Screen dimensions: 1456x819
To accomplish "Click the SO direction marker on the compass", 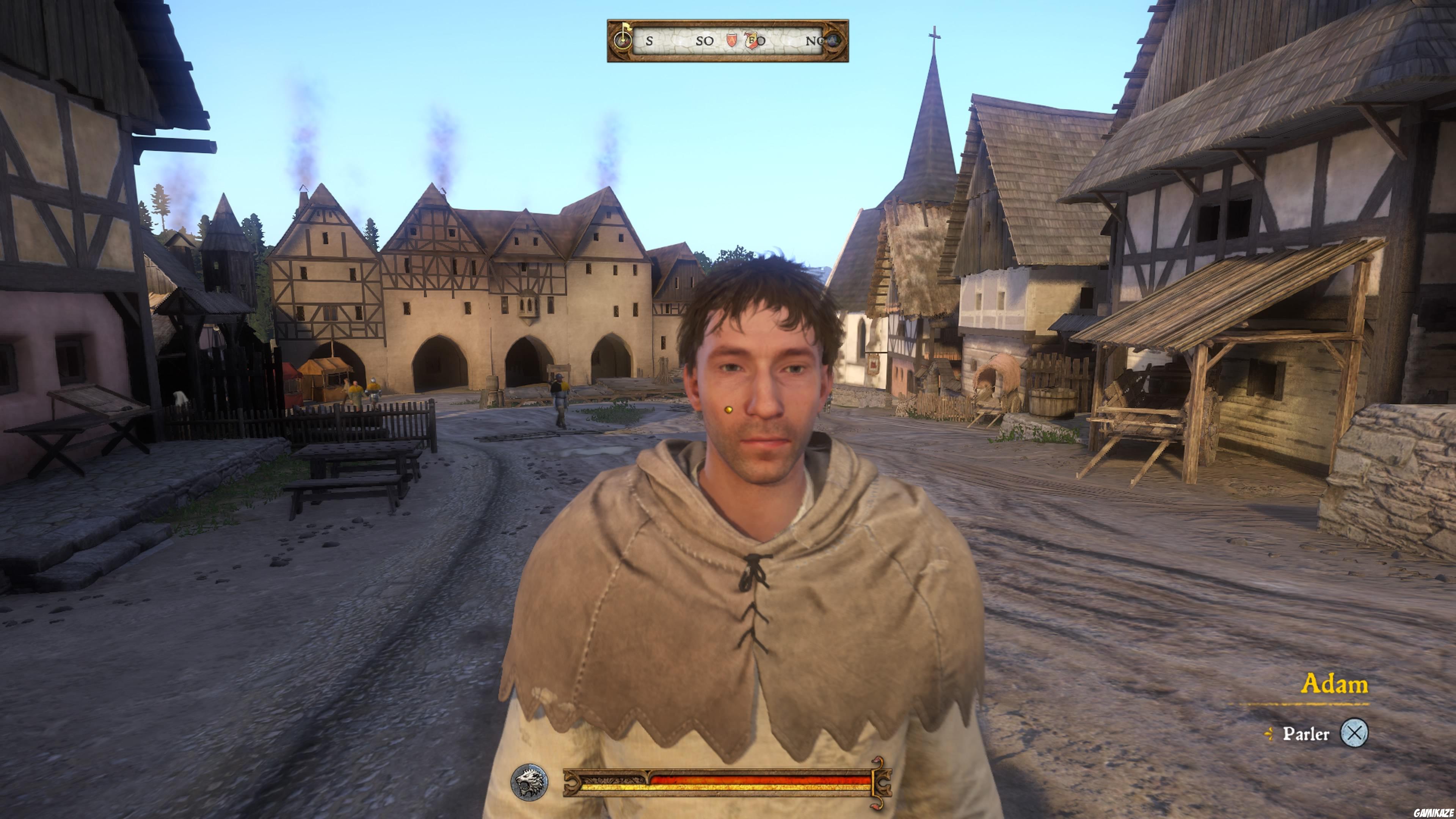I will (x=705, y=41).
